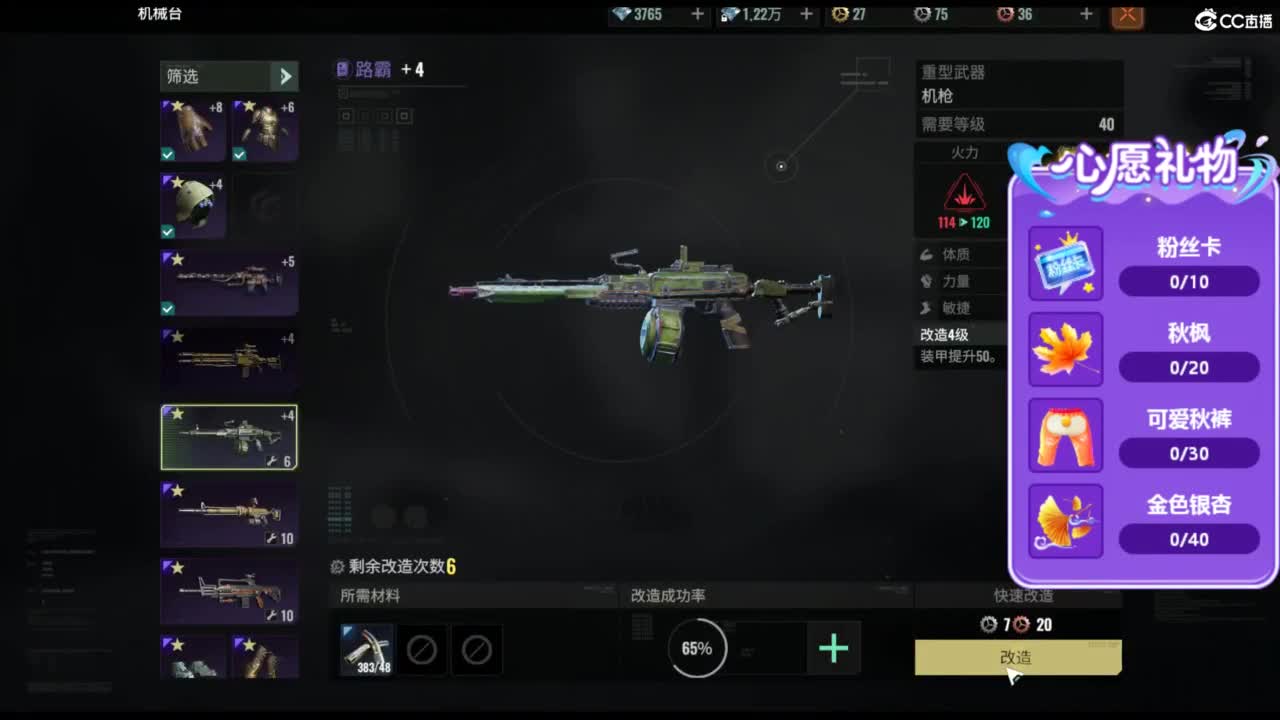
Task: Click the red 火力 firepower triangle icon
Action: point(964,193)
